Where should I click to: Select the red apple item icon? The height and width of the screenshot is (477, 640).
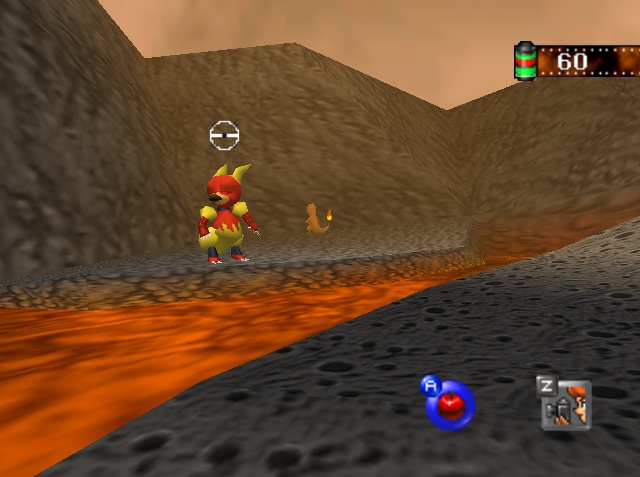(450, 405)
